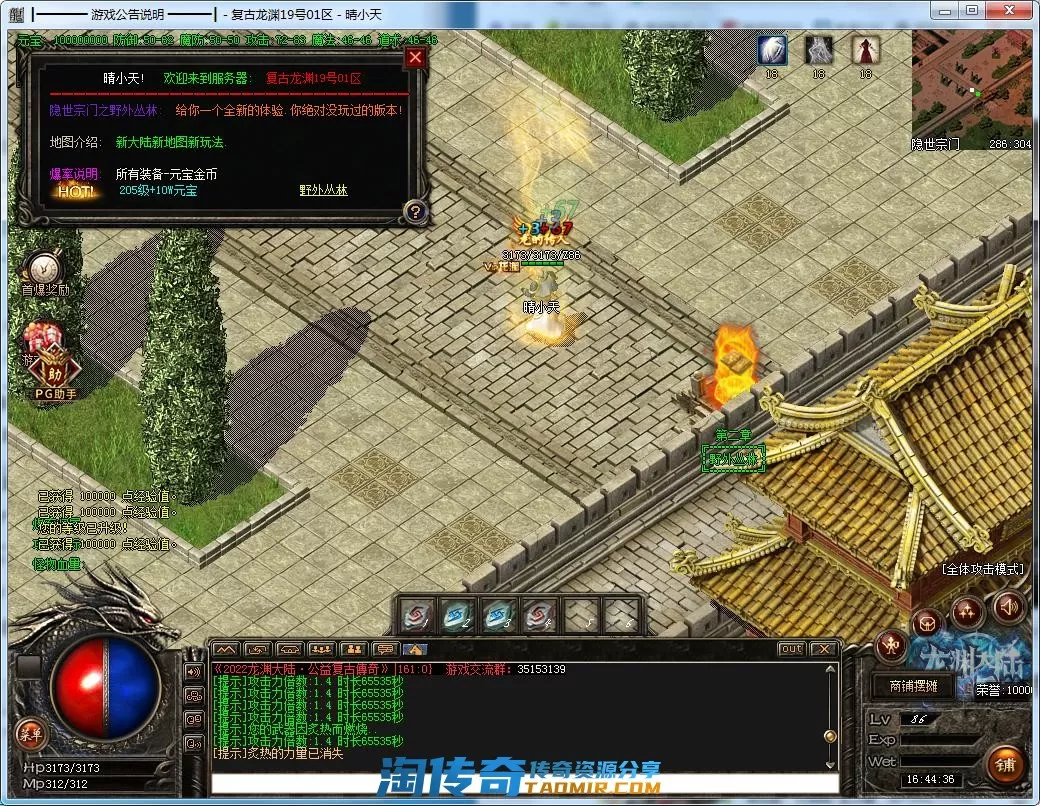Close the chat panel with X
1040x806 pixels.
tap(823, 649)
